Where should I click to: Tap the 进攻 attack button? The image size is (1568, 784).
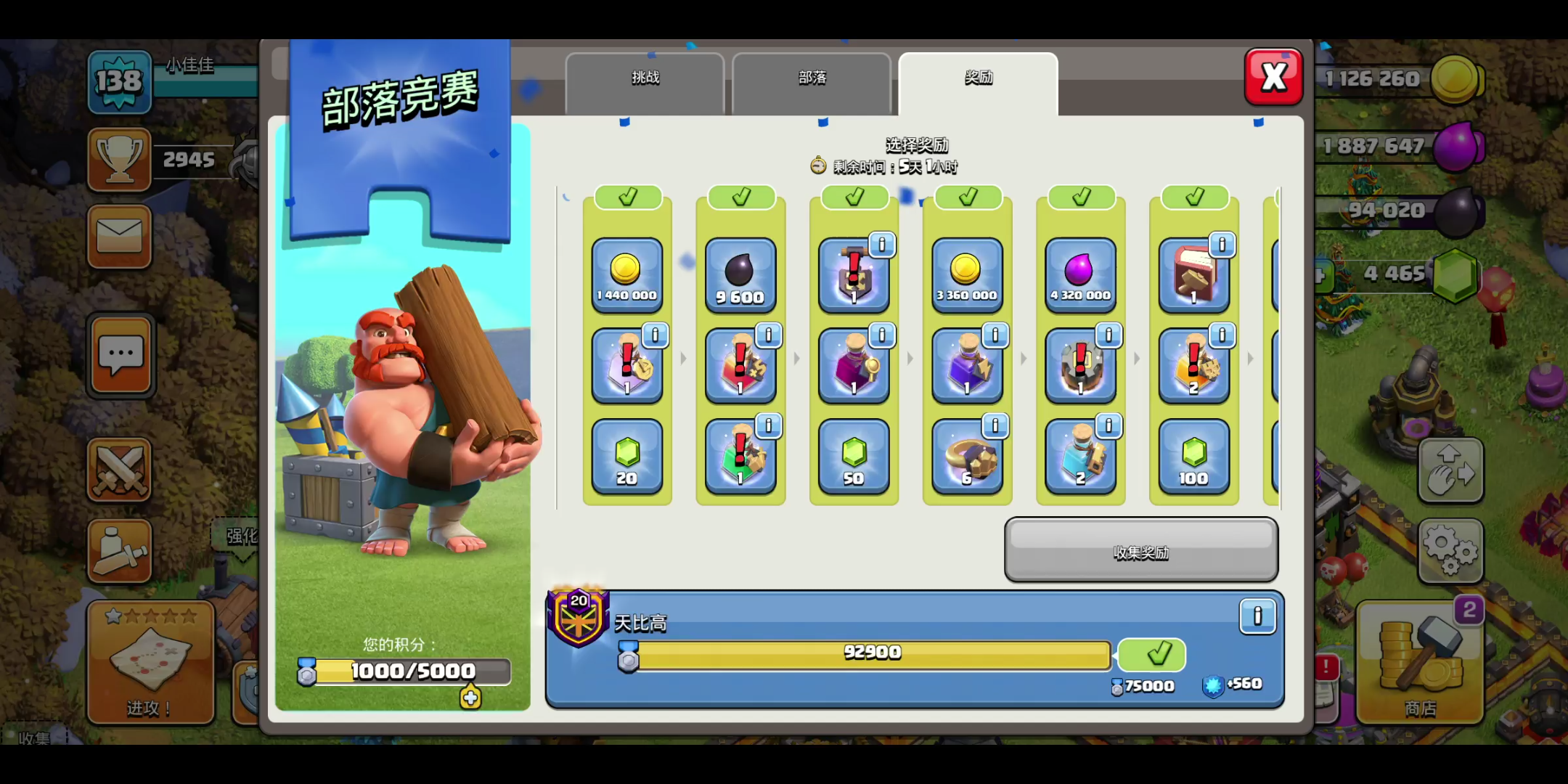[150, 662]
